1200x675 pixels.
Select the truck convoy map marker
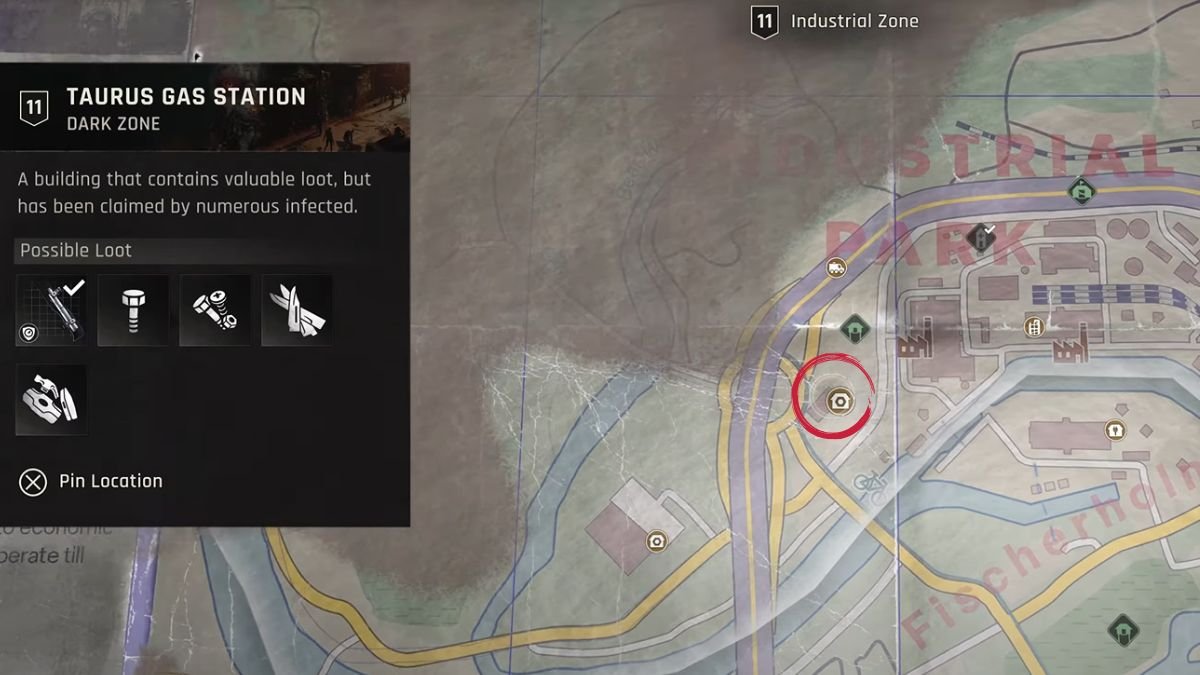[x=836, y=267]
